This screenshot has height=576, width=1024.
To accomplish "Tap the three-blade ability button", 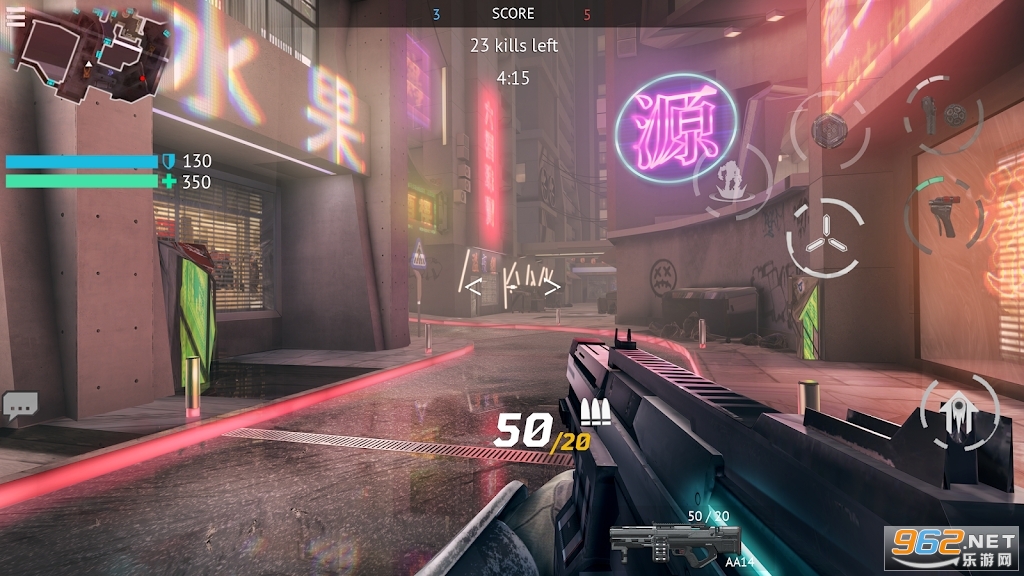I will point(825,238).
